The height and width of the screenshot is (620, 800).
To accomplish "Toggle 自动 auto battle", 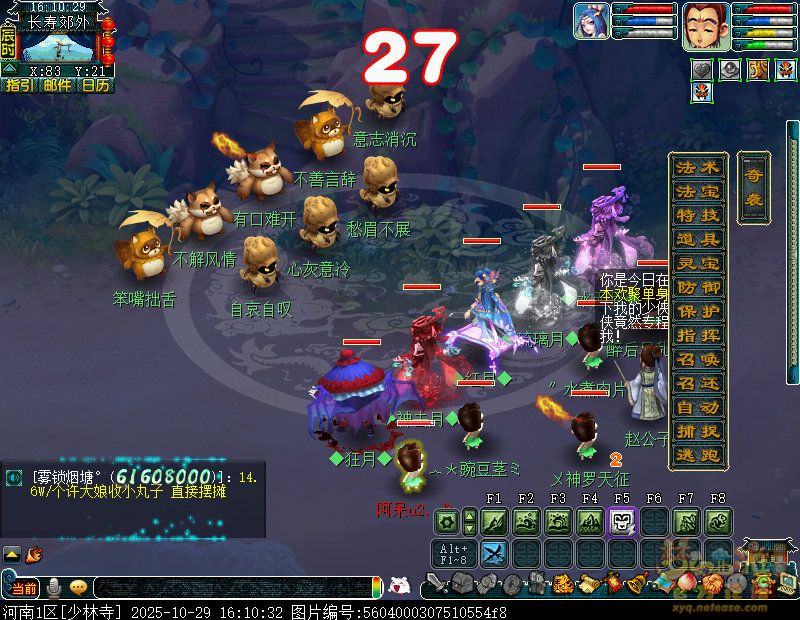I will 697,408.
